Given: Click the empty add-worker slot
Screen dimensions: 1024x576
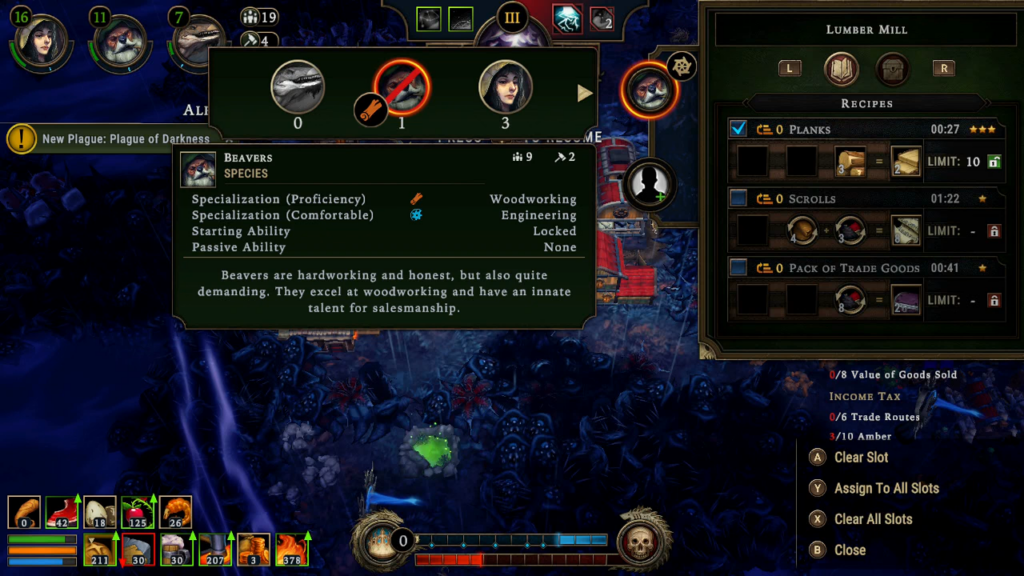Looking at the screenshot, I should 648,184.
